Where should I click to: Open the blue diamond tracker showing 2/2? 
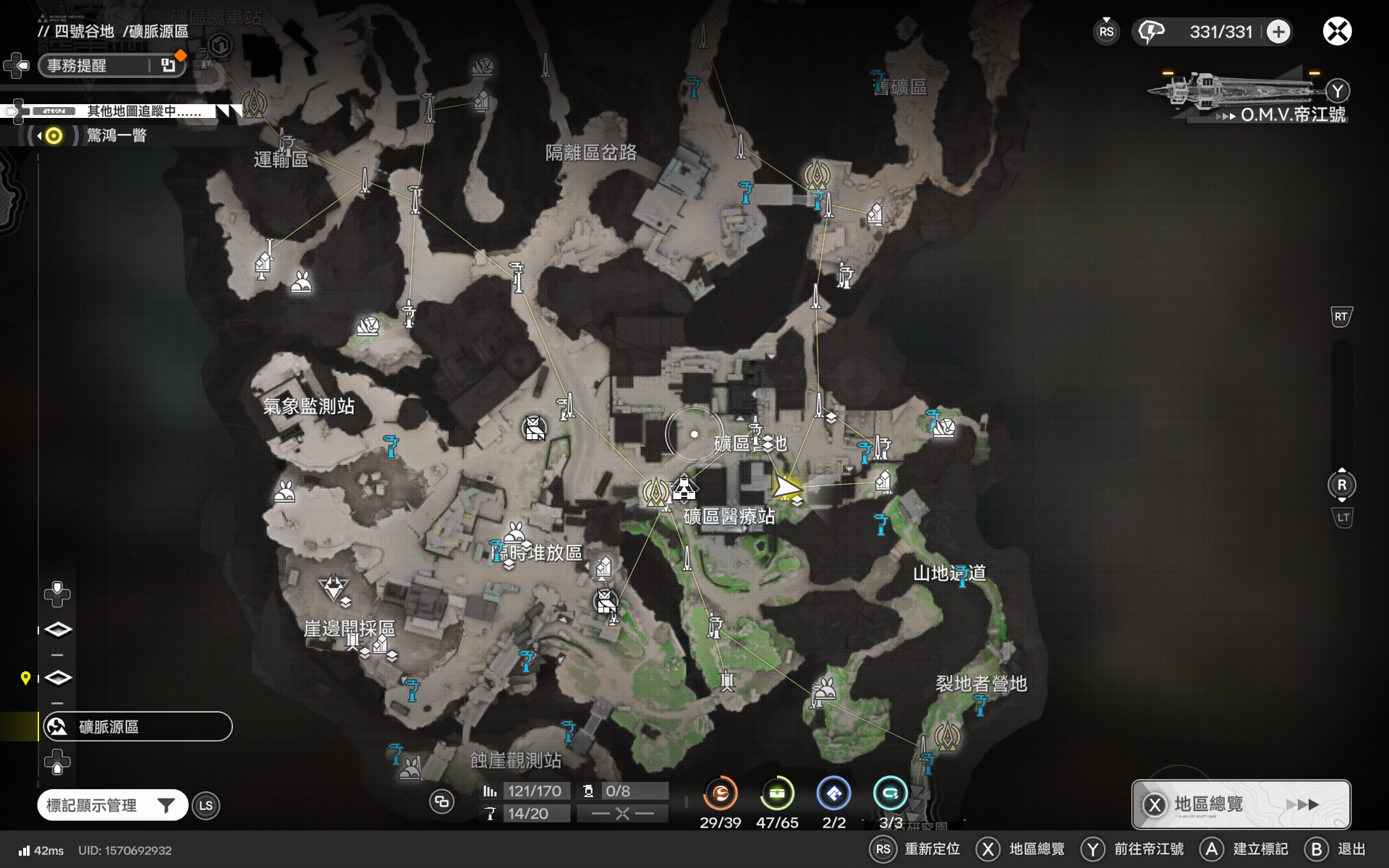tap(833, 794)
